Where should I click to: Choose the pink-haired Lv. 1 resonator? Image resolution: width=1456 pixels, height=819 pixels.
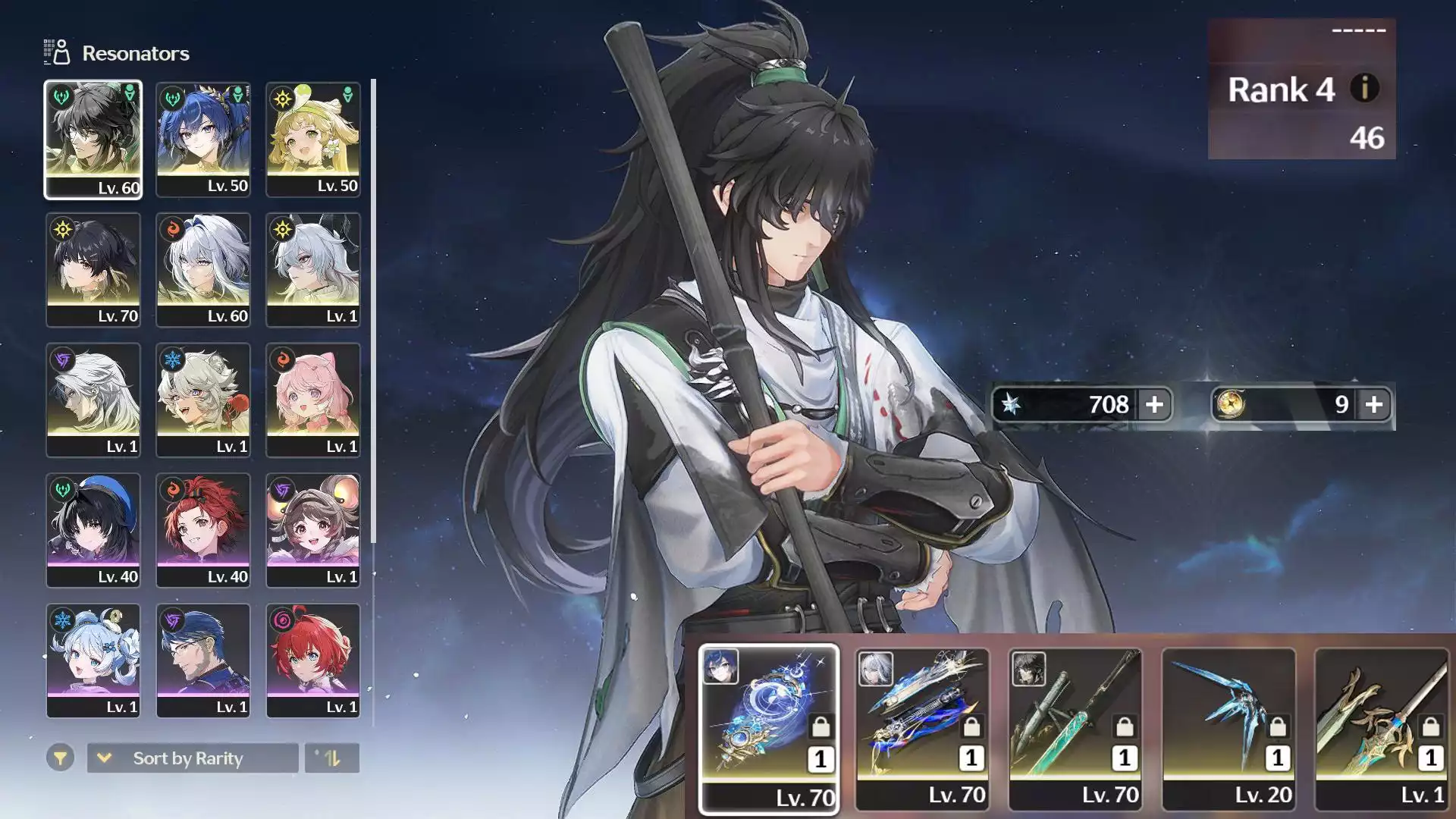click(313, 400)
